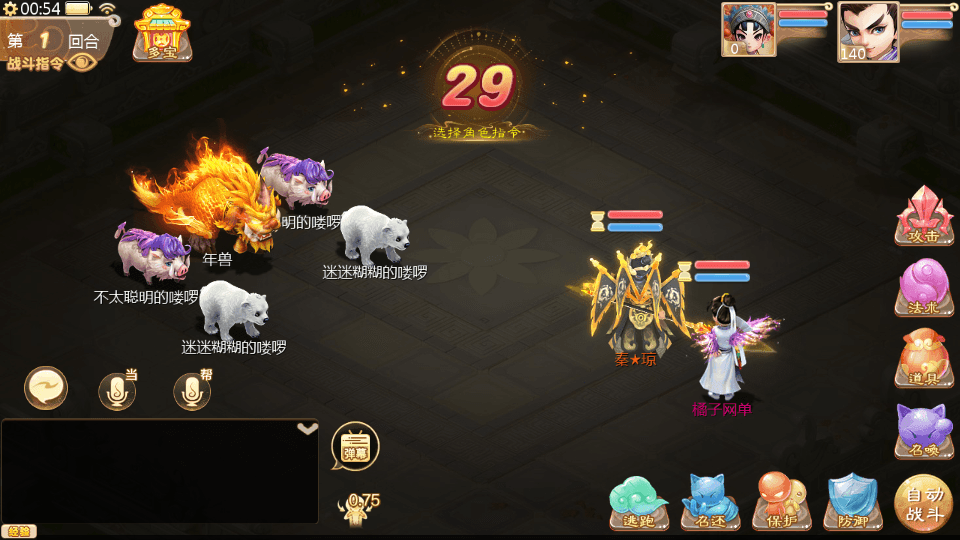
Task: Click the opera-mask character portrait
Action: (748, 29)
